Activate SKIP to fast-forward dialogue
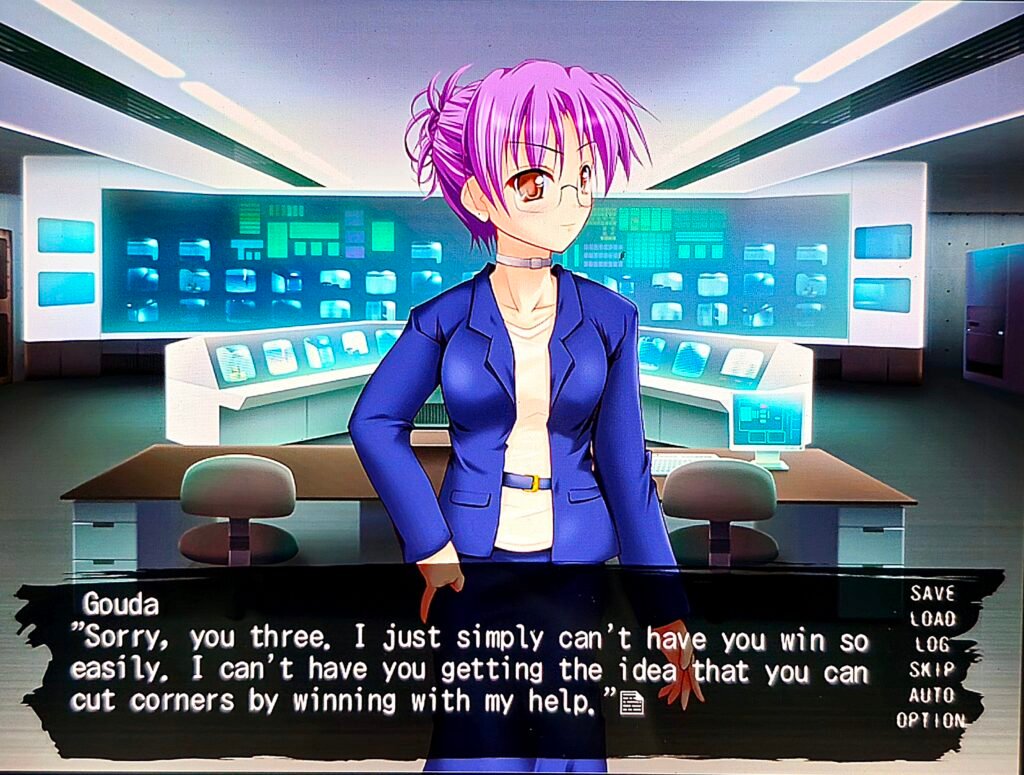Viewport: 1024px width, 775px height. [932, 670]
